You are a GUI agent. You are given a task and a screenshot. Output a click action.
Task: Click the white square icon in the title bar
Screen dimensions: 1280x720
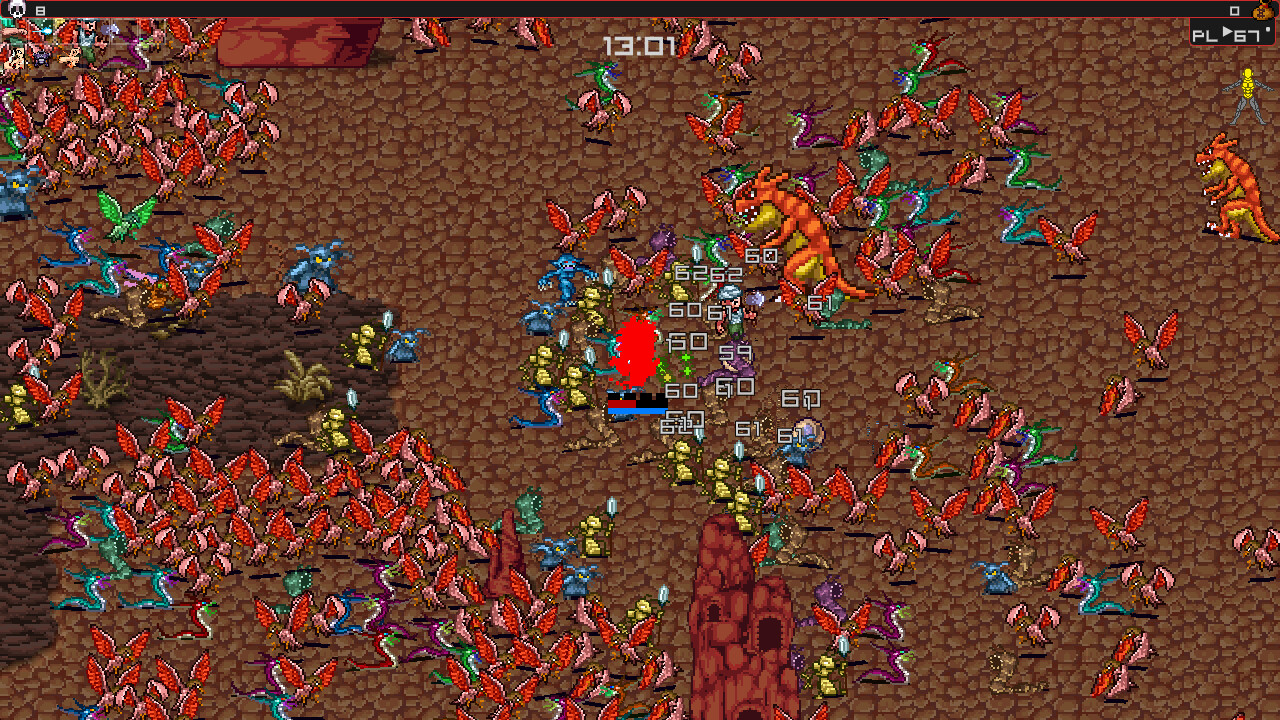1235,11
